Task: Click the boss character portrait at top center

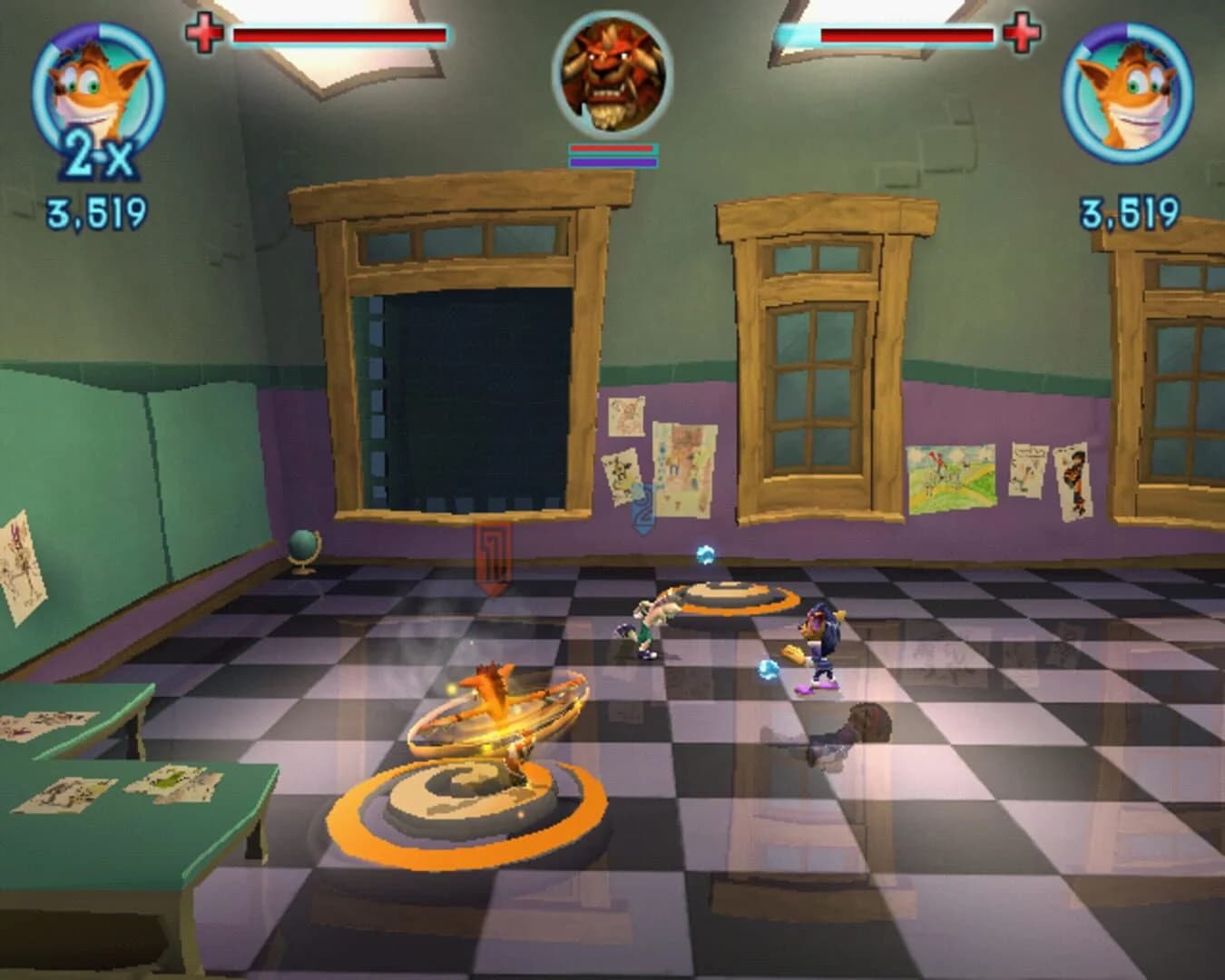Action: pos(610,77)
